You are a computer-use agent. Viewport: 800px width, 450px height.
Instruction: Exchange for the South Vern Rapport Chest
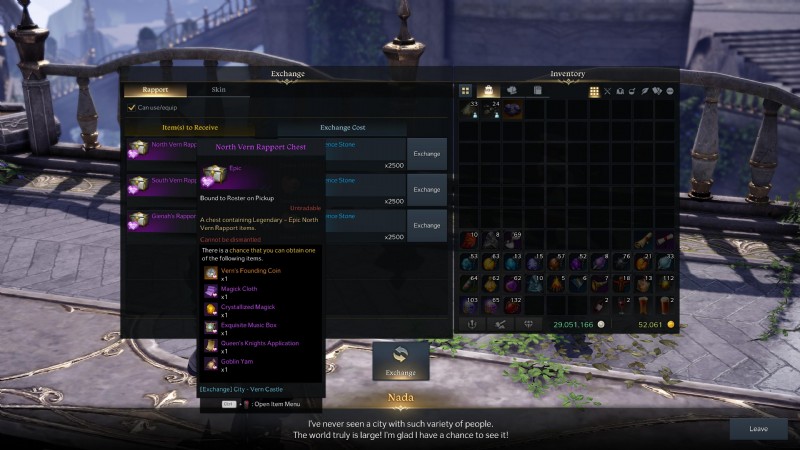pos(427,189)
